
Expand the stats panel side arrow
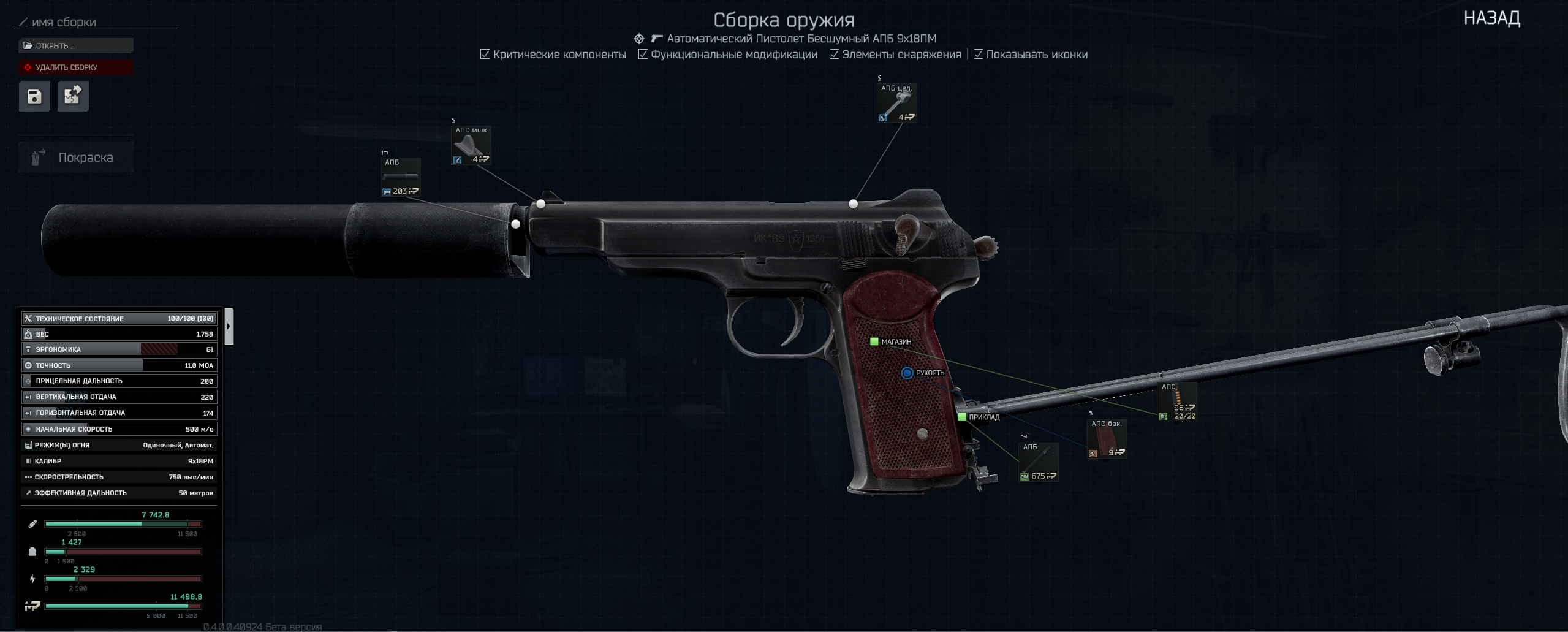click(229, 326)
